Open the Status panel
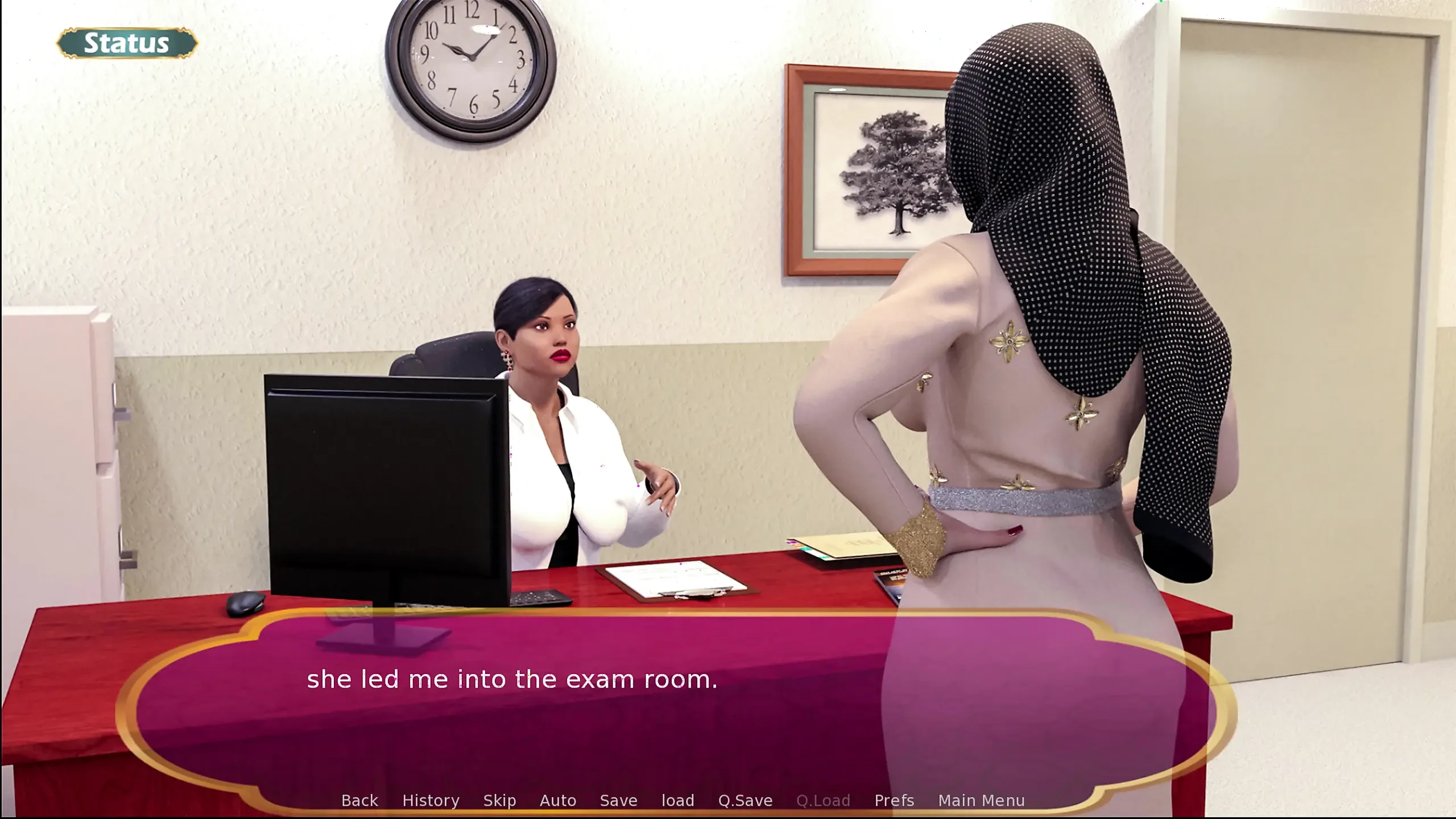 coord(127,43)
